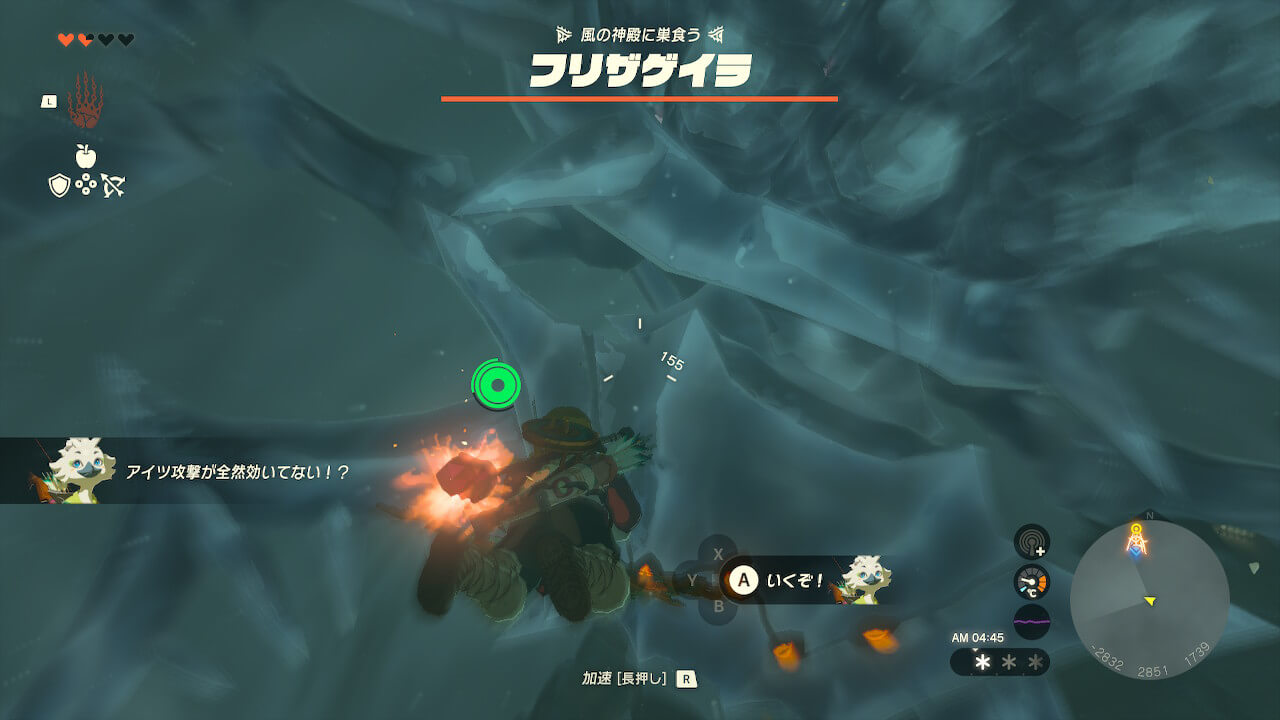
Task: Check the temperature gauge icon
Action: tap(1031, 581)
